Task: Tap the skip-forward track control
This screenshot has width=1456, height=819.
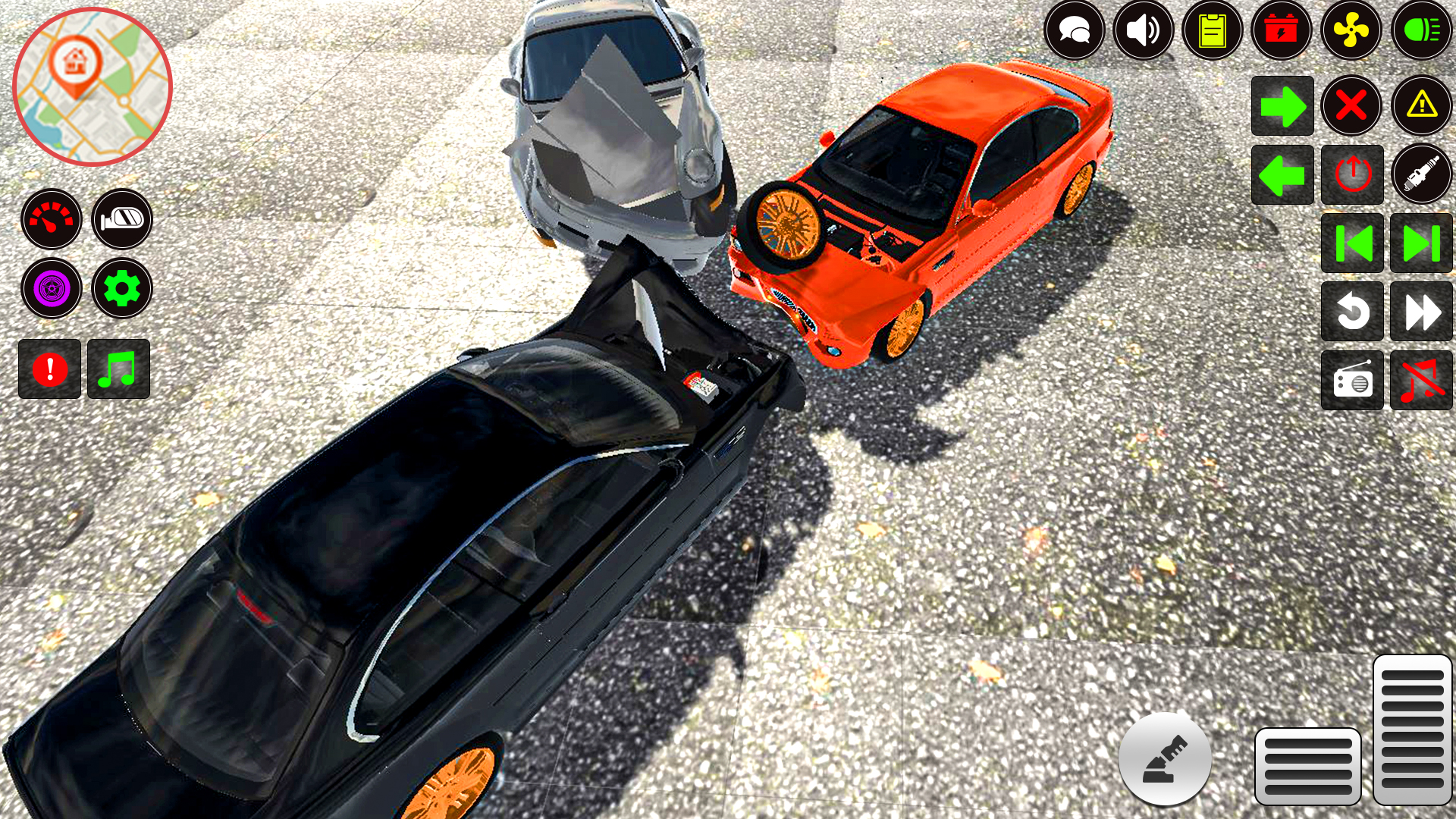Action: click(x=1420, y=243)
